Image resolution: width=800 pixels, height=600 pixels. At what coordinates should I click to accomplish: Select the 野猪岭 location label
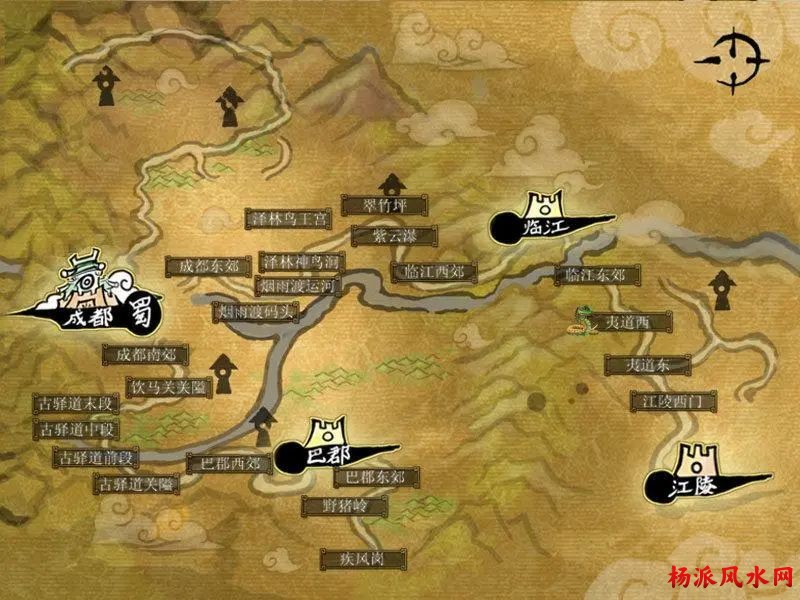point(339,506)
